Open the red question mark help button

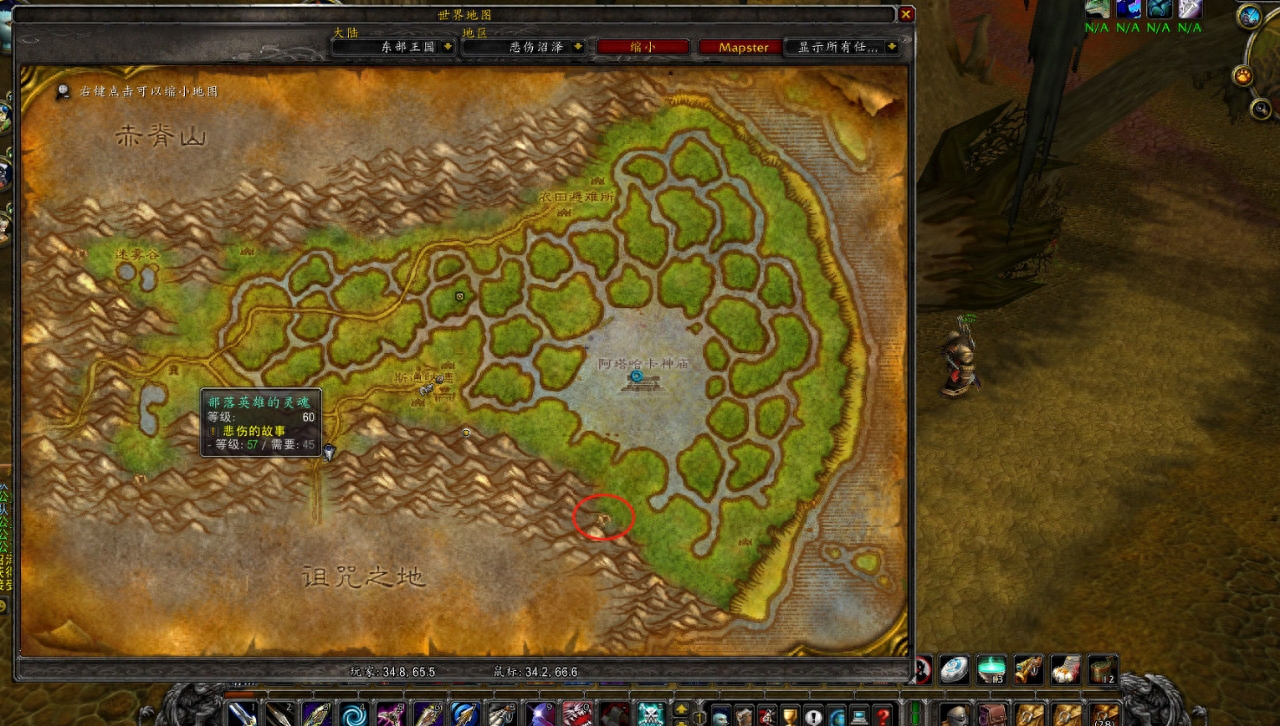(881, 715)
